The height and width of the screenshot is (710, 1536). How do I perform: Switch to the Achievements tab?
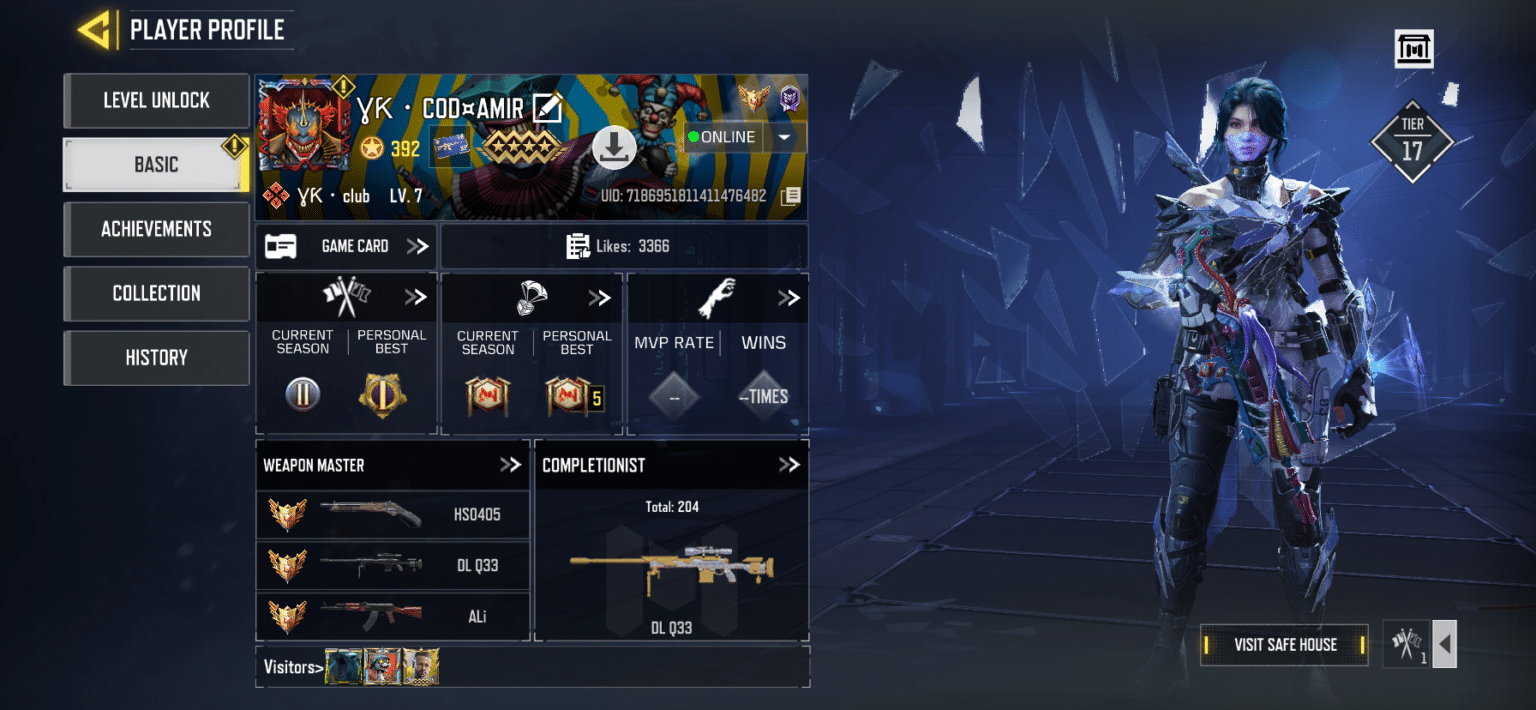(x=156, y=229)
